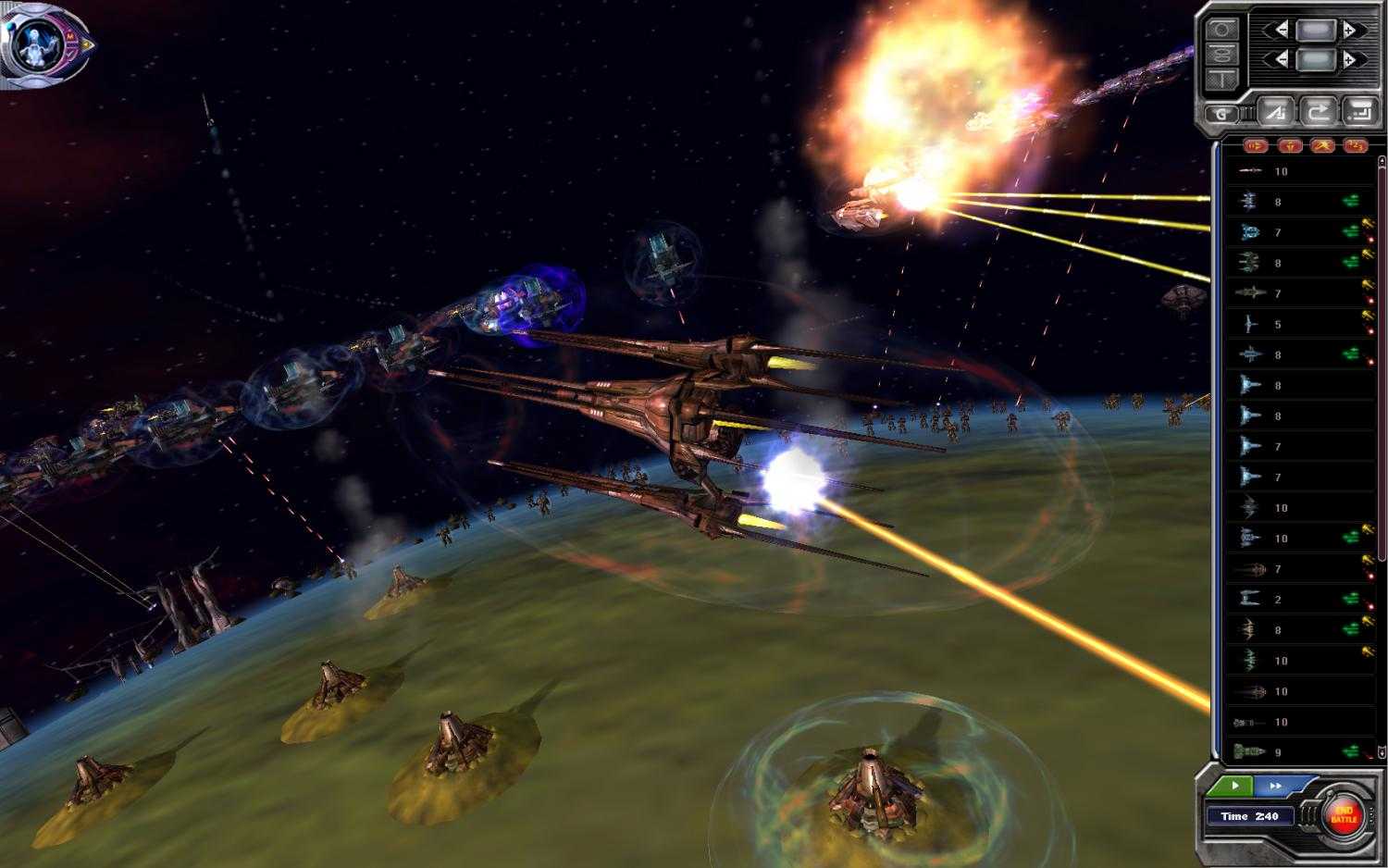Click the plus arrow to increase the top selector value
1388x868 pixels.
tap(1352, 29)
